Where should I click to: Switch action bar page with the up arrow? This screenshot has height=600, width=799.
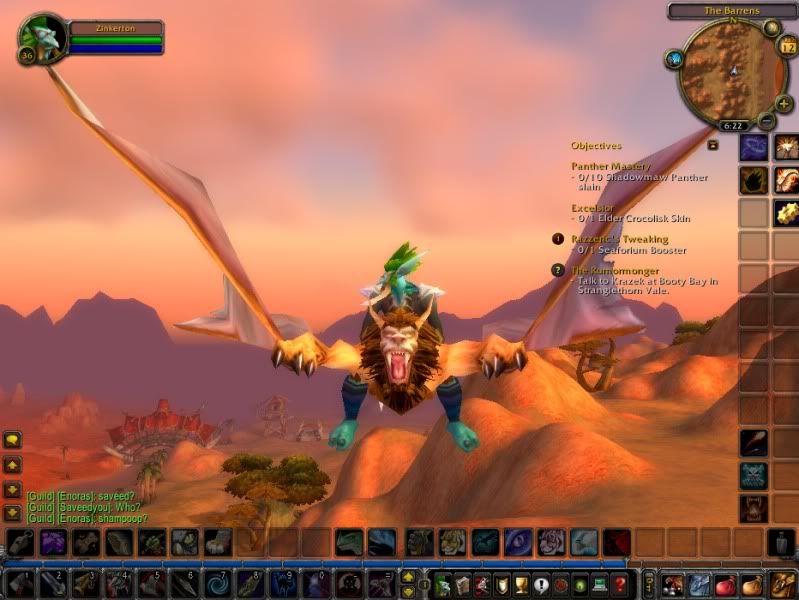408,576
